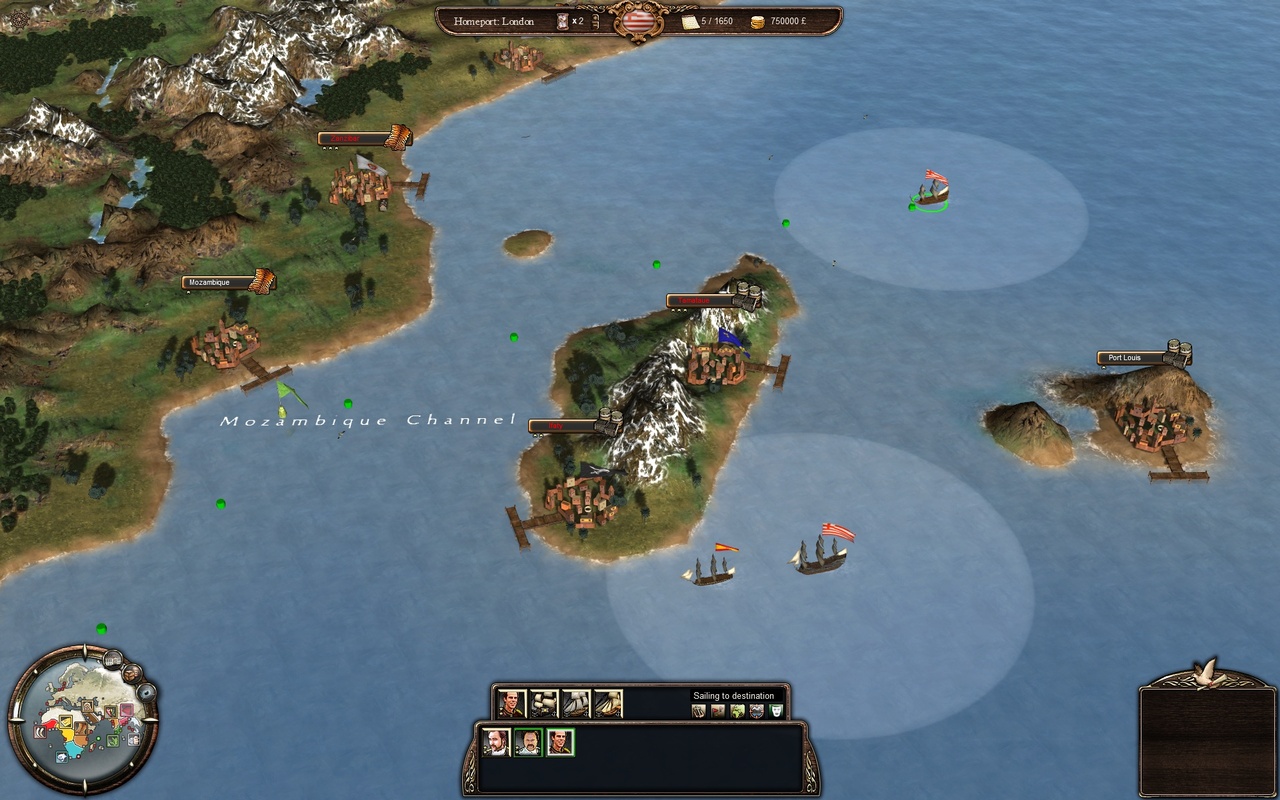Open the map icon in the fleet status bar

(x=736, y=710)
